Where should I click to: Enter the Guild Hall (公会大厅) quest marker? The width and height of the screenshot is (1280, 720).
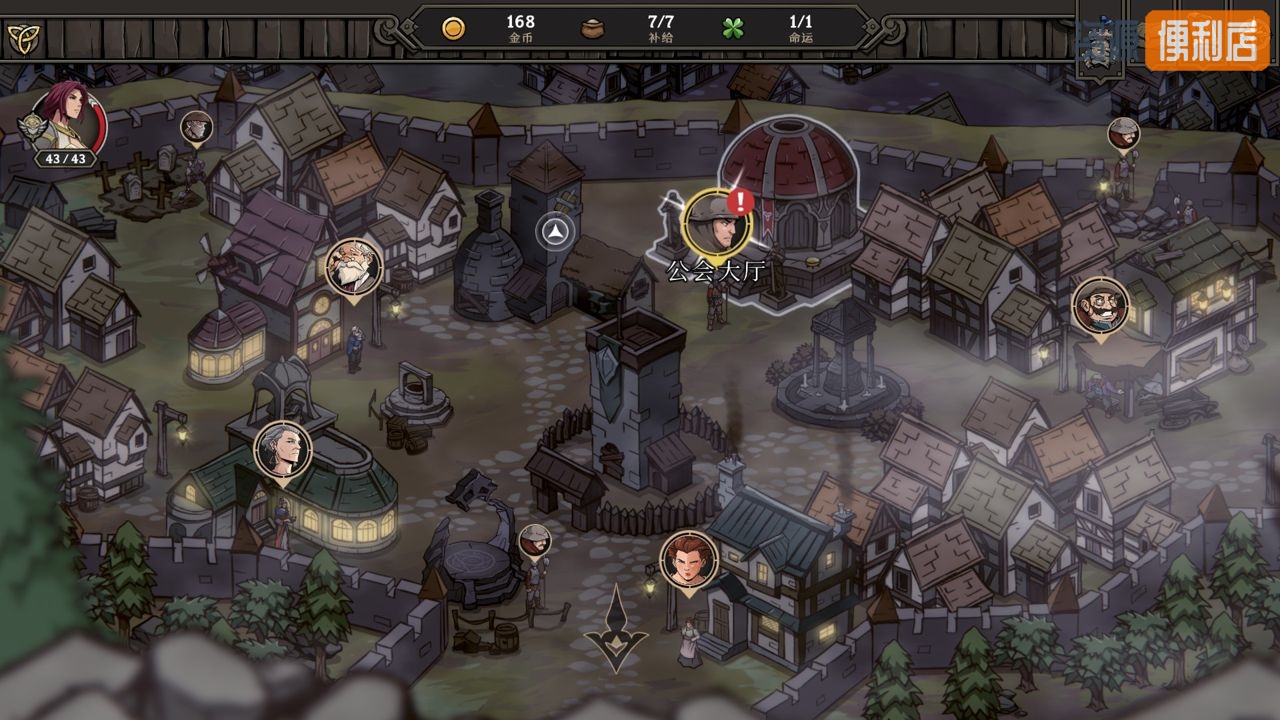[x=717, y=222]
